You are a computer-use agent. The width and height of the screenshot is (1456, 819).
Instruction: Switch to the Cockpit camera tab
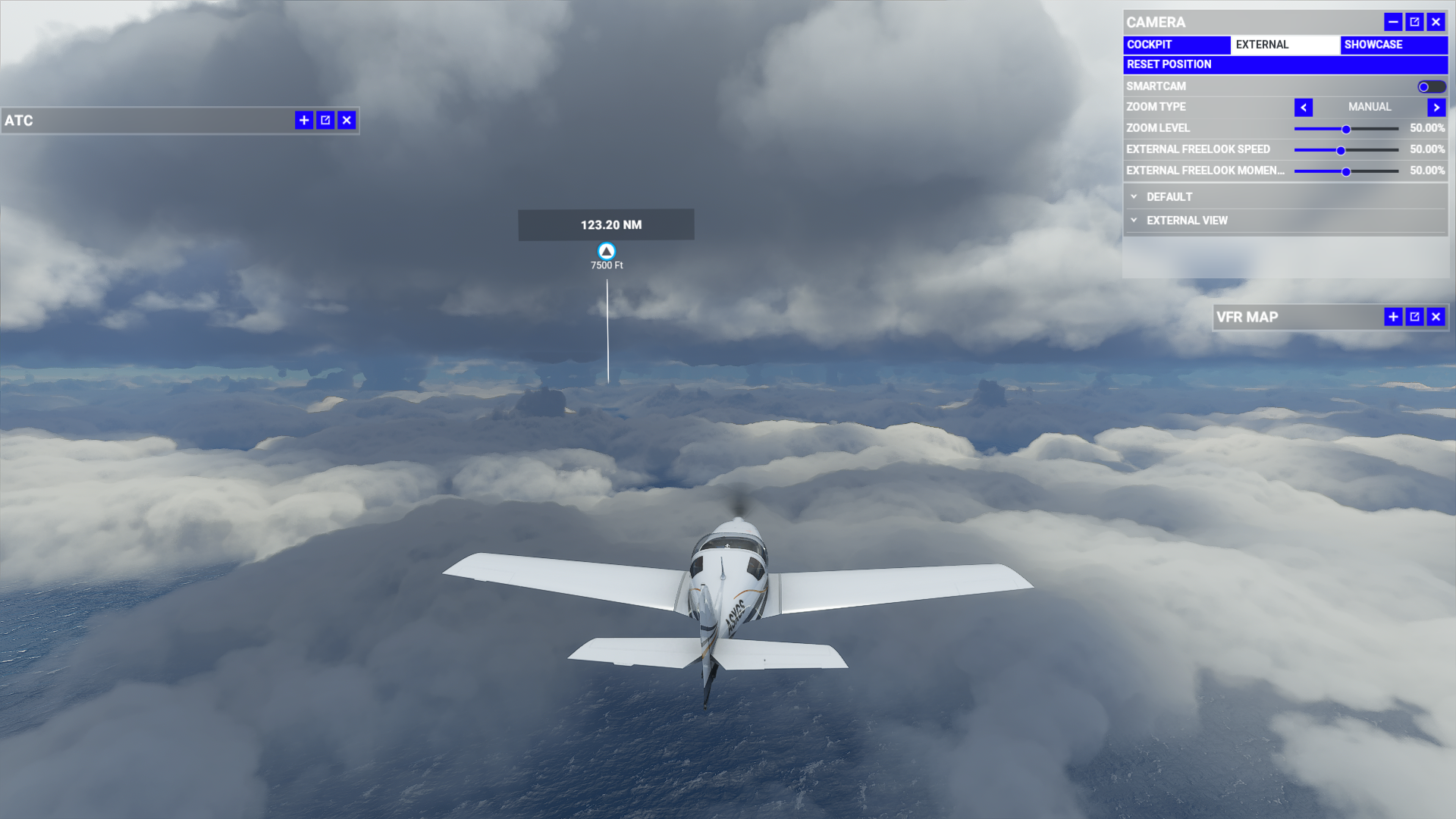(x=1176, y=45)
